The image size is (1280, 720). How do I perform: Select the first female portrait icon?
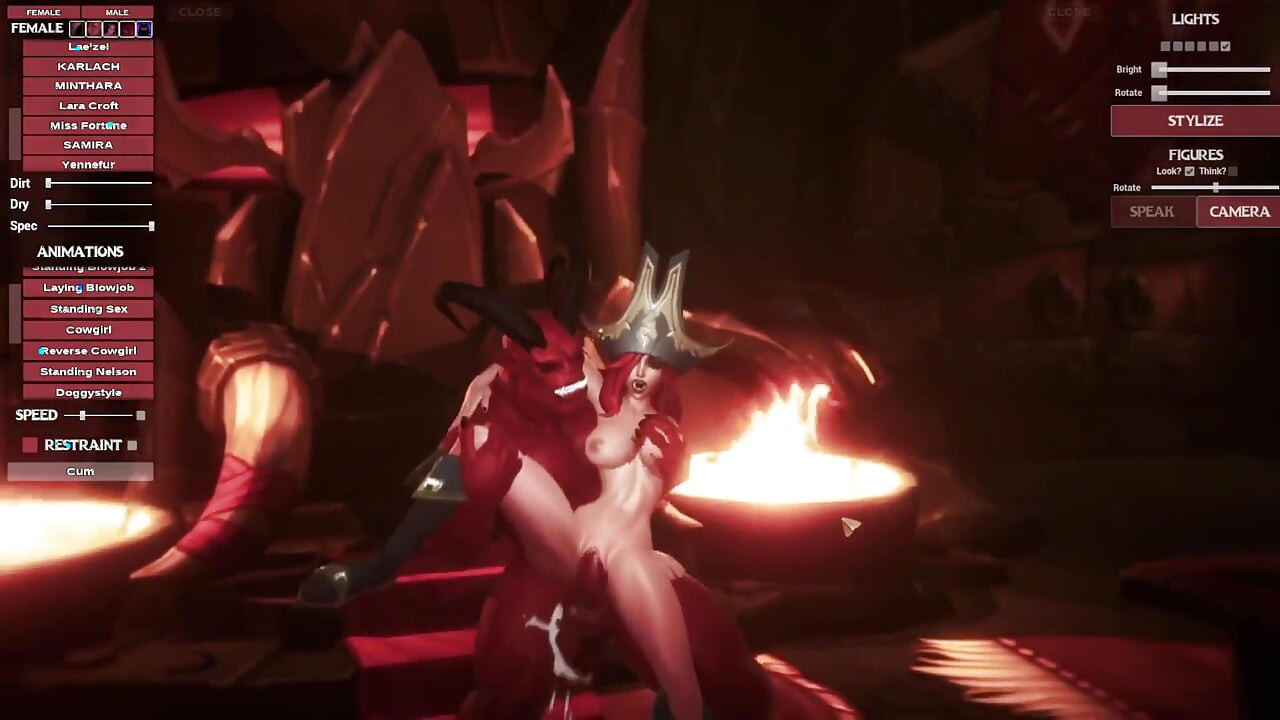coord(77,29)
